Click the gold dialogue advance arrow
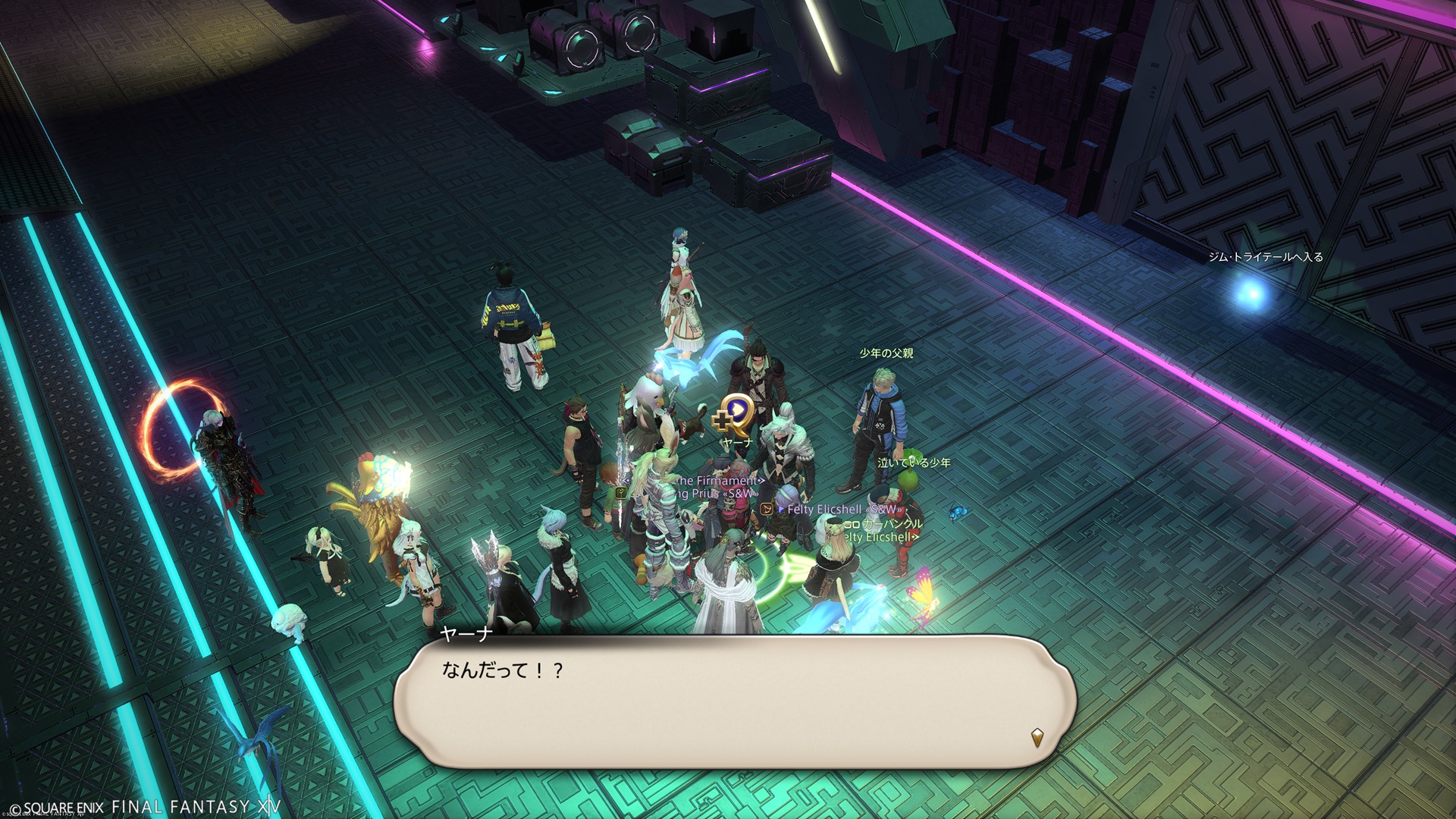The width and height of the screenshot is (1456, 819). click(1037, 736)
